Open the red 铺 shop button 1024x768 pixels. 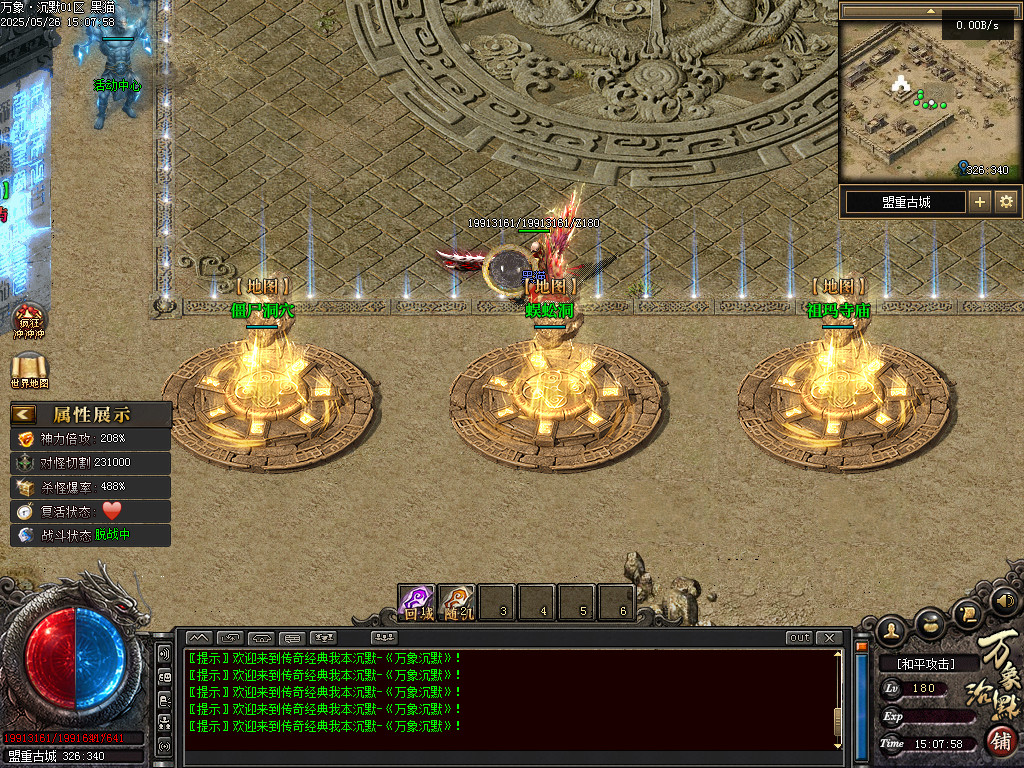[x=1001, y=742]
